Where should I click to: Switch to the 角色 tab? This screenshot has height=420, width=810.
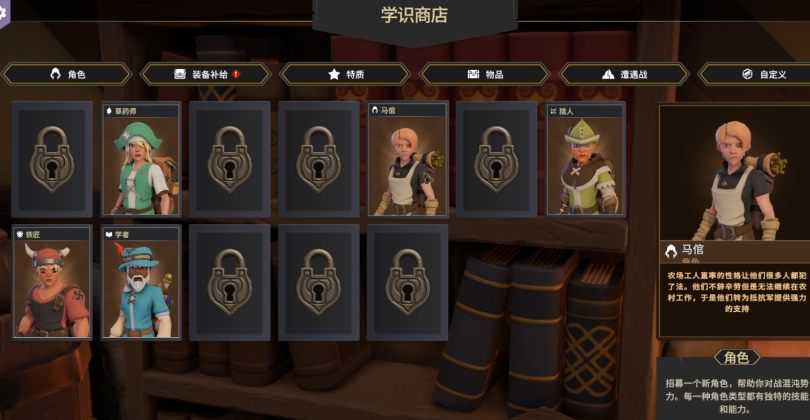(67, 74)
